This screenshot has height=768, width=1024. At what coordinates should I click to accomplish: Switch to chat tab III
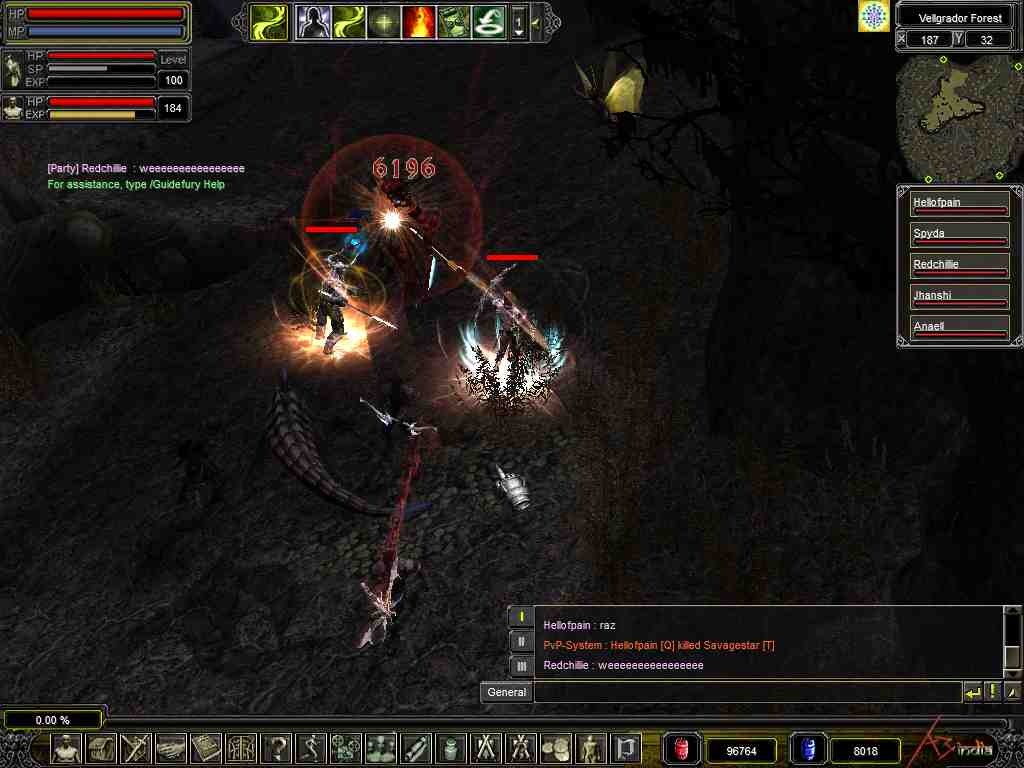[x=521, y=665]
